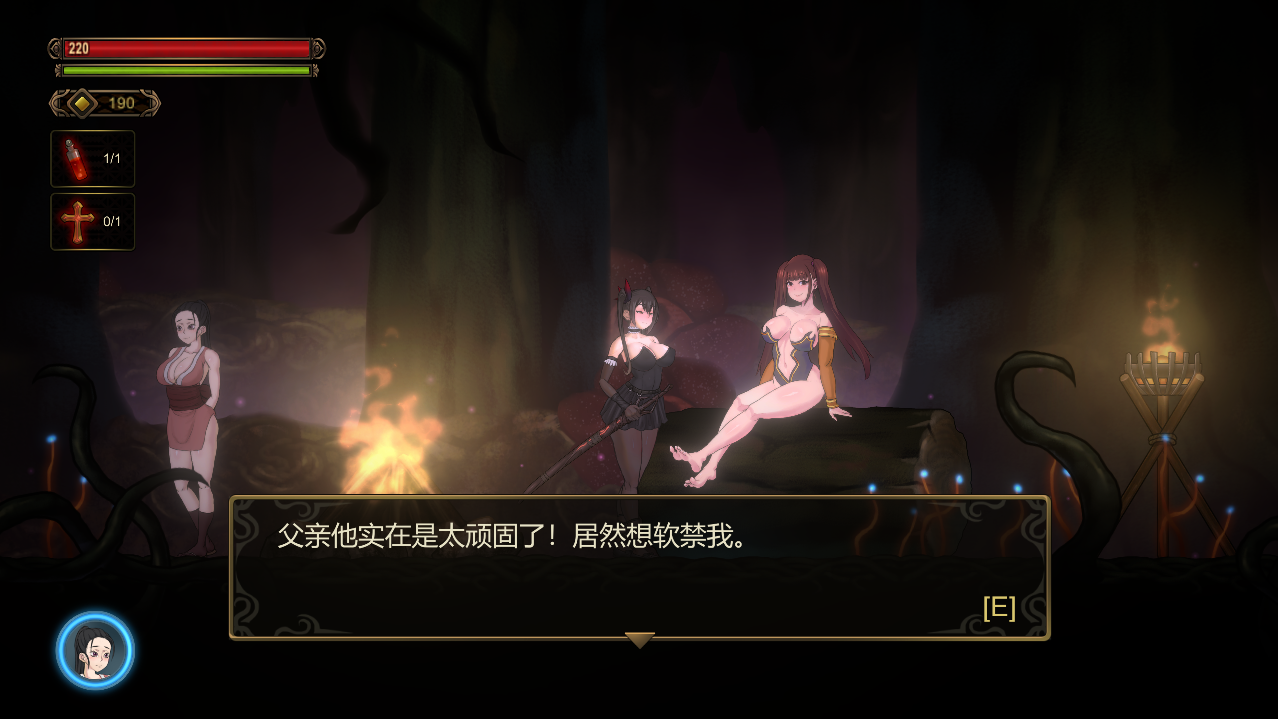Advance dialogue with the down arrow

pyautogui.click(x=639, y=640)
